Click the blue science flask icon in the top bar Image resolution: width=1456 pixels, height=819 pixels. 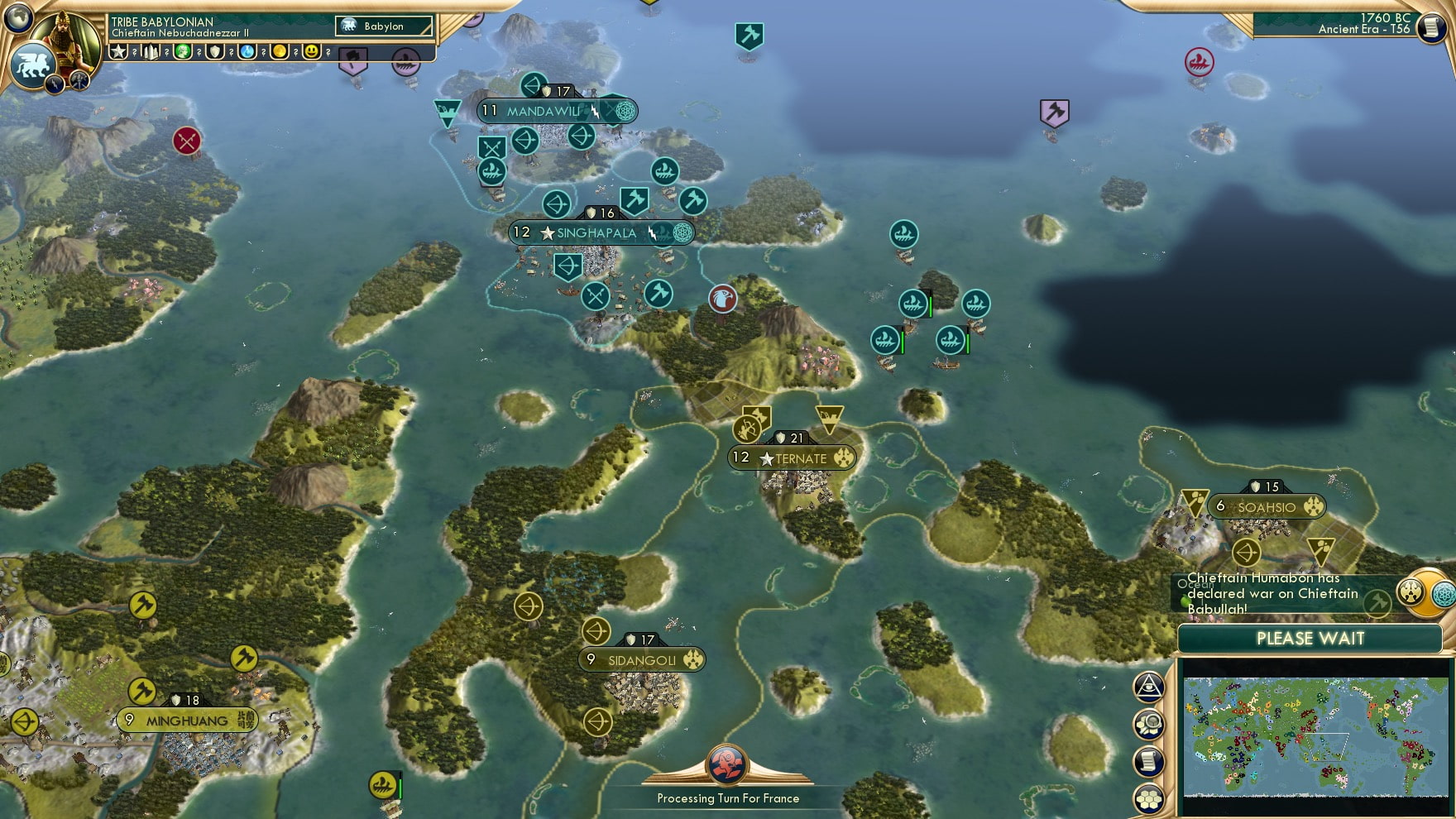pos(248,51)
